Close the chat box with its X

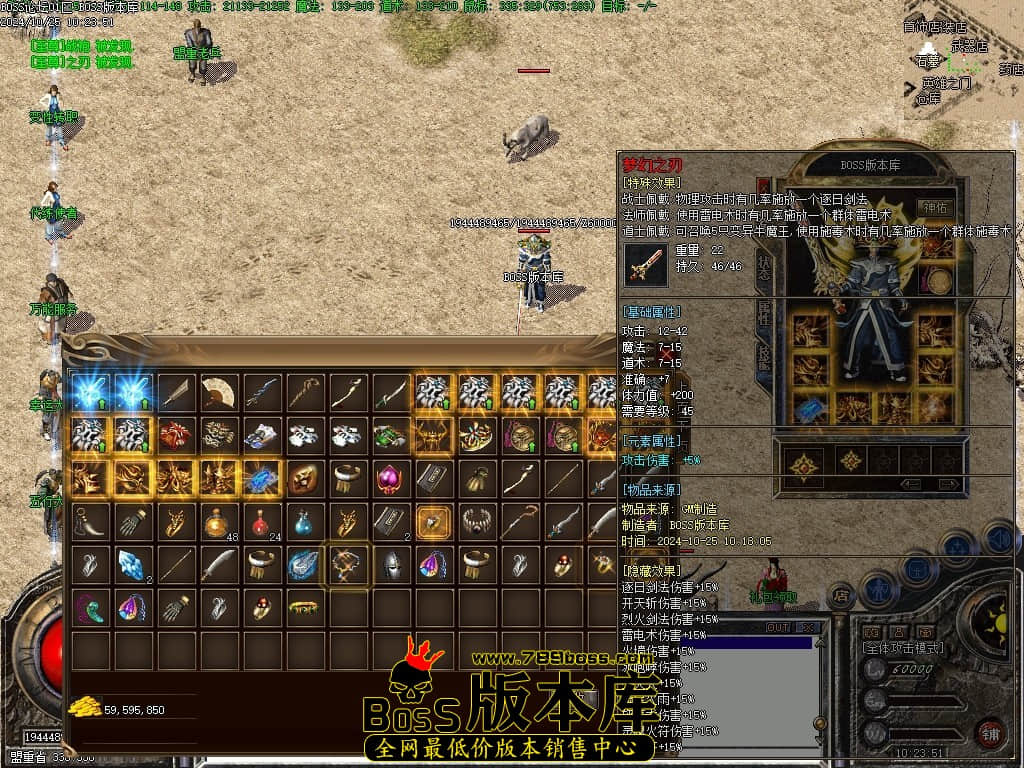[x=806, y=627]
